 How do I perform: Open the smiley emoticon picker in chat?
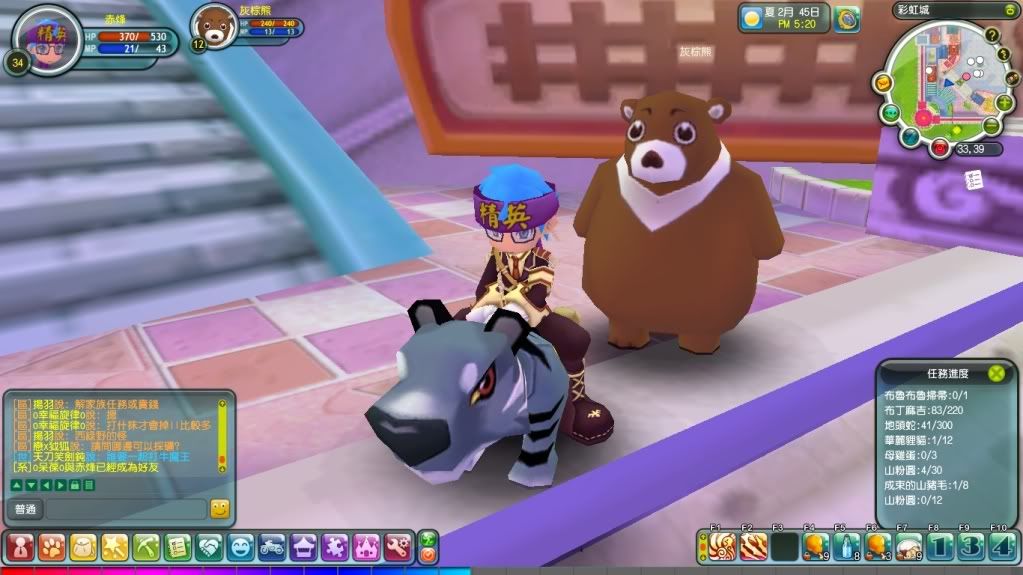click(220, 509)
